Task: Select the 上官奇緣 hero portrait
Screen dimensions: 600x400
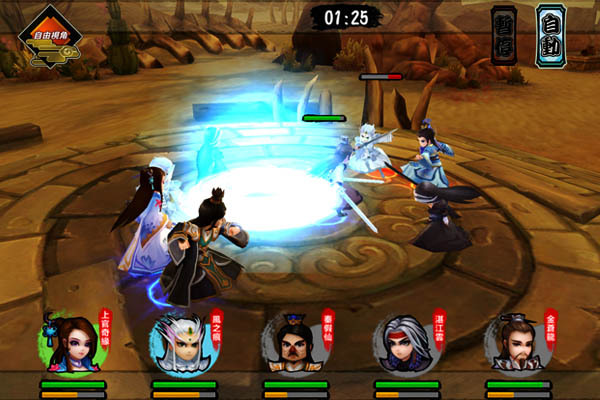Action: pyautogui.click(x=69, y=343)
